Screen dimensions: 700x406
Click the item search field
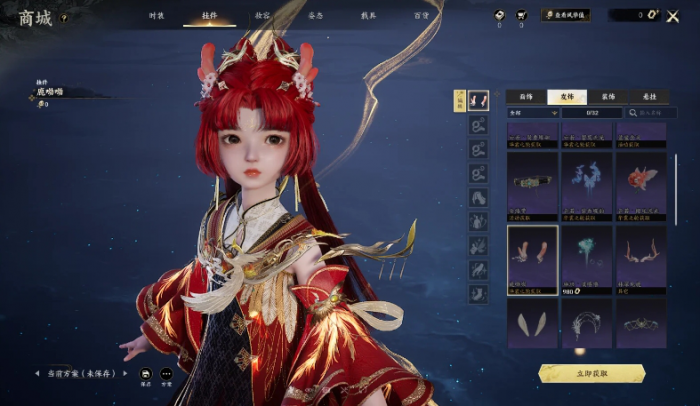coord(638,113)
